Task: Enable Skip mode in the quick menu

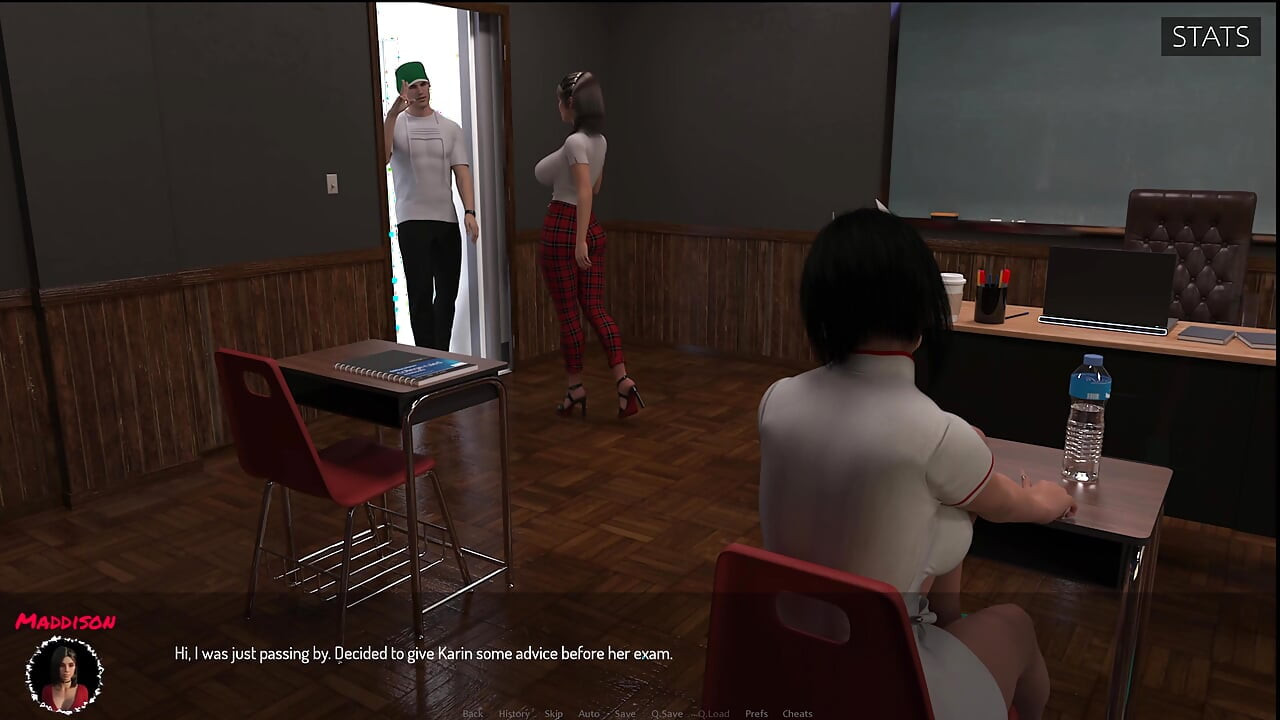Action: pyautogui.click(x=554, y=713)
